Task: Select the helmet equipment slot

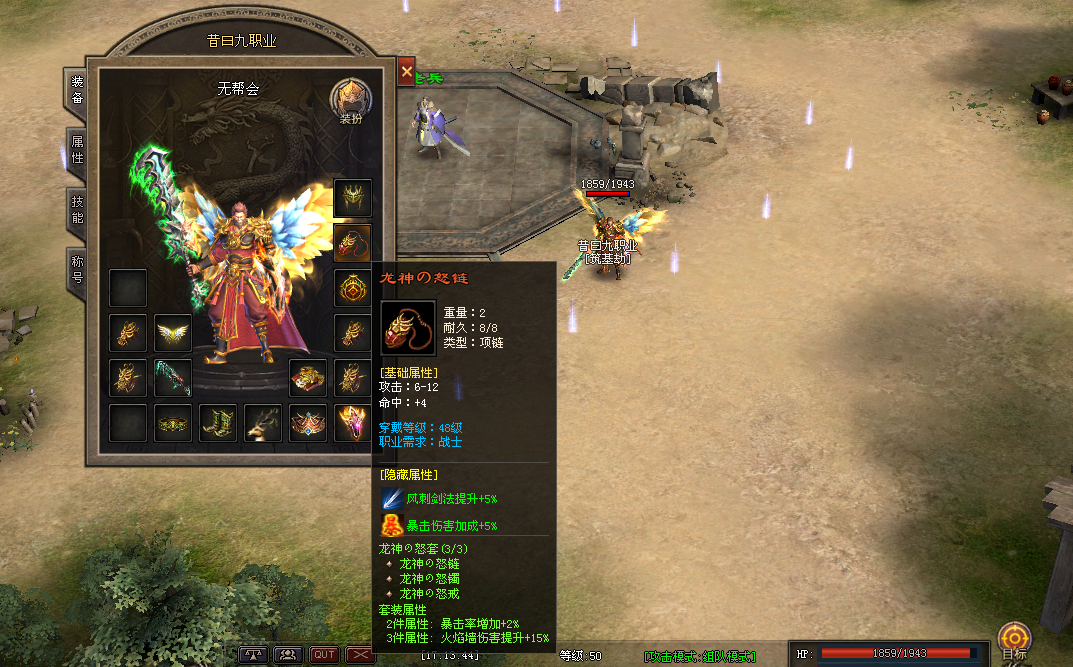Action: pos(352,198)
